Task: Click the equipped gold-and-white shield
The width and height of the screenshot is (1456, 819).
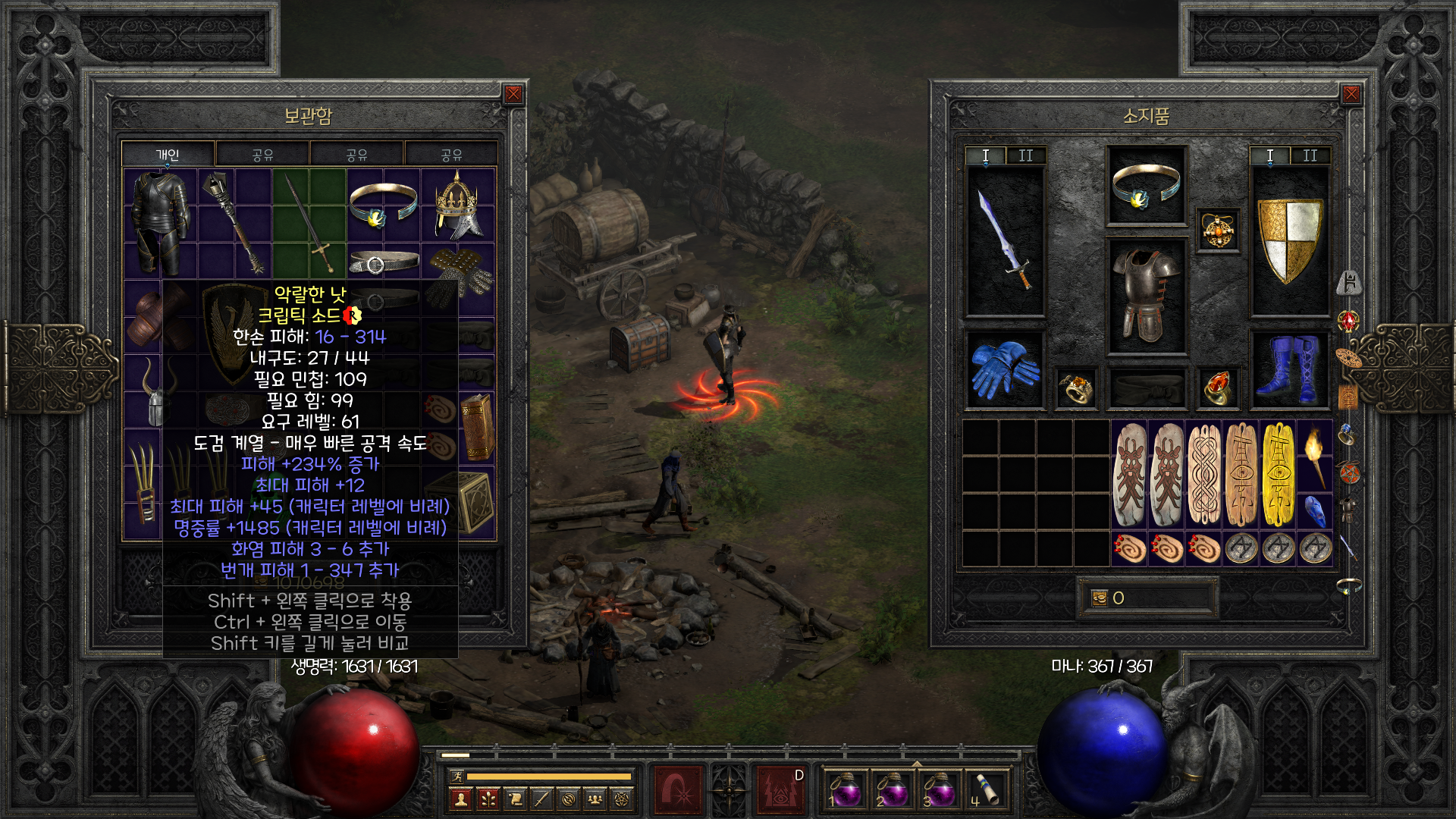Action: 1289,240
